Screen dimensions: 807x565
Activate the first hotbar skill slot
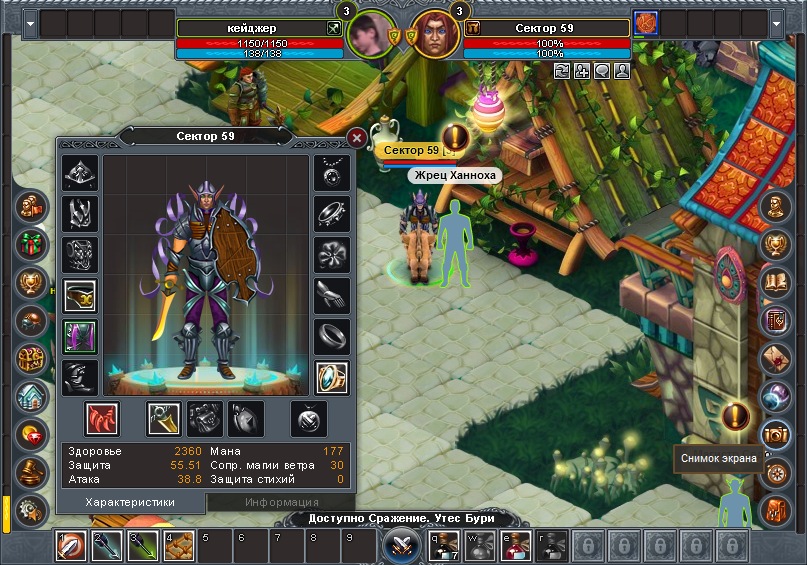coord(71,546)
